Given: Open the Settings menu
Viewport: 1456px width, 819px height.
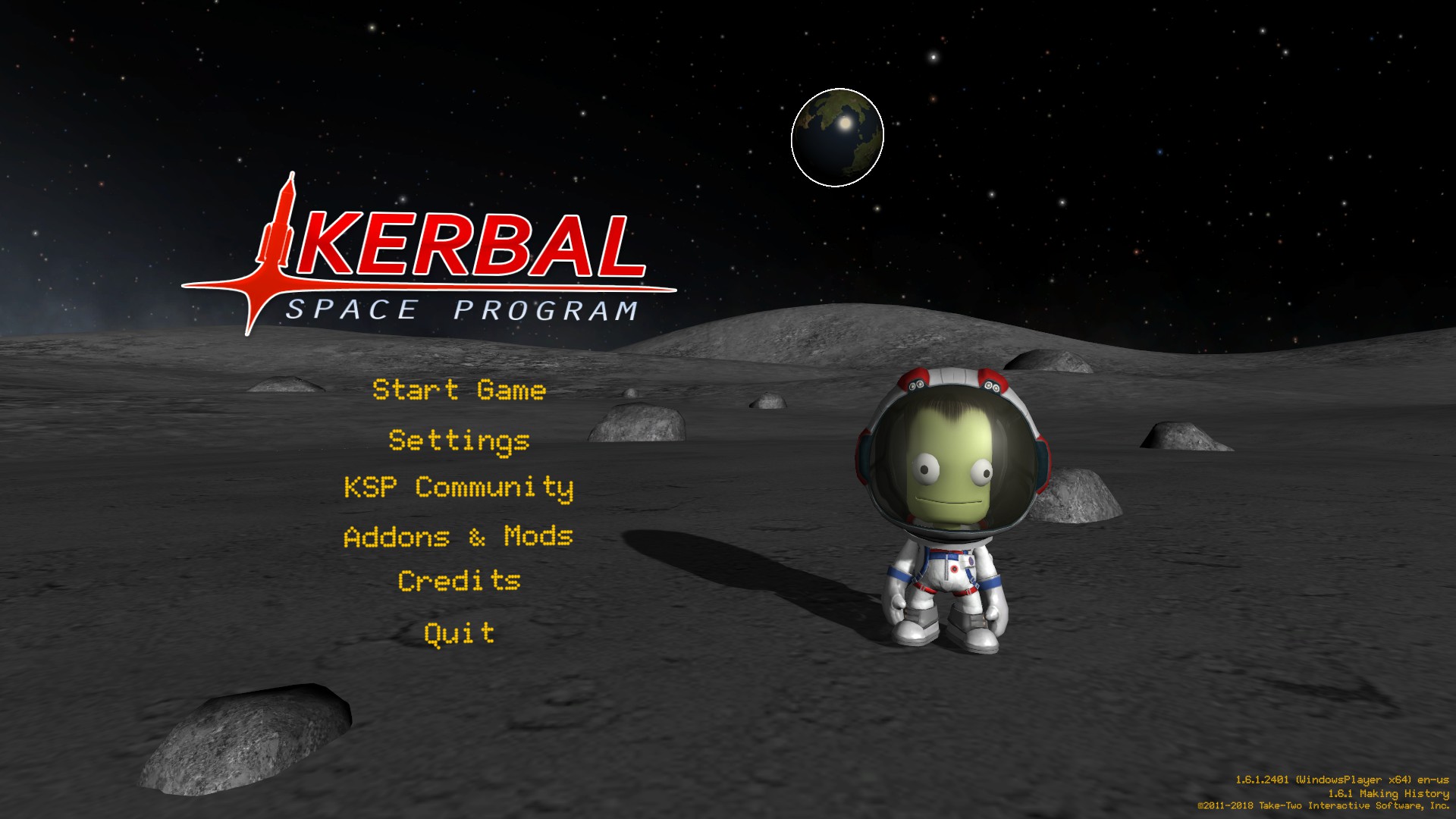Looking at the screenshot, I should pos(459,441).
